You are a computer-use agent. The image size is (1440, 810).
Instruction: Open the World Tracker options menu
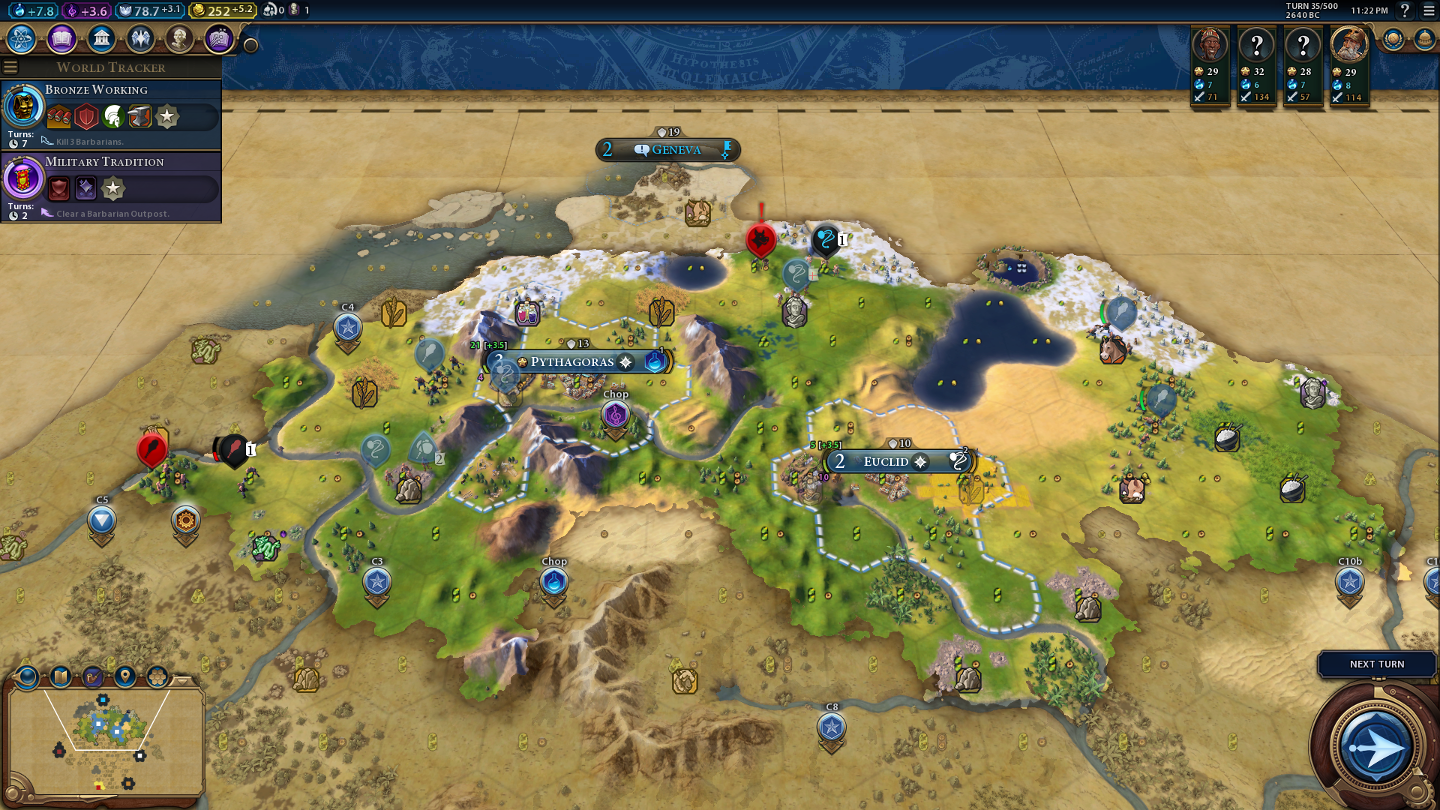[11, 67]
